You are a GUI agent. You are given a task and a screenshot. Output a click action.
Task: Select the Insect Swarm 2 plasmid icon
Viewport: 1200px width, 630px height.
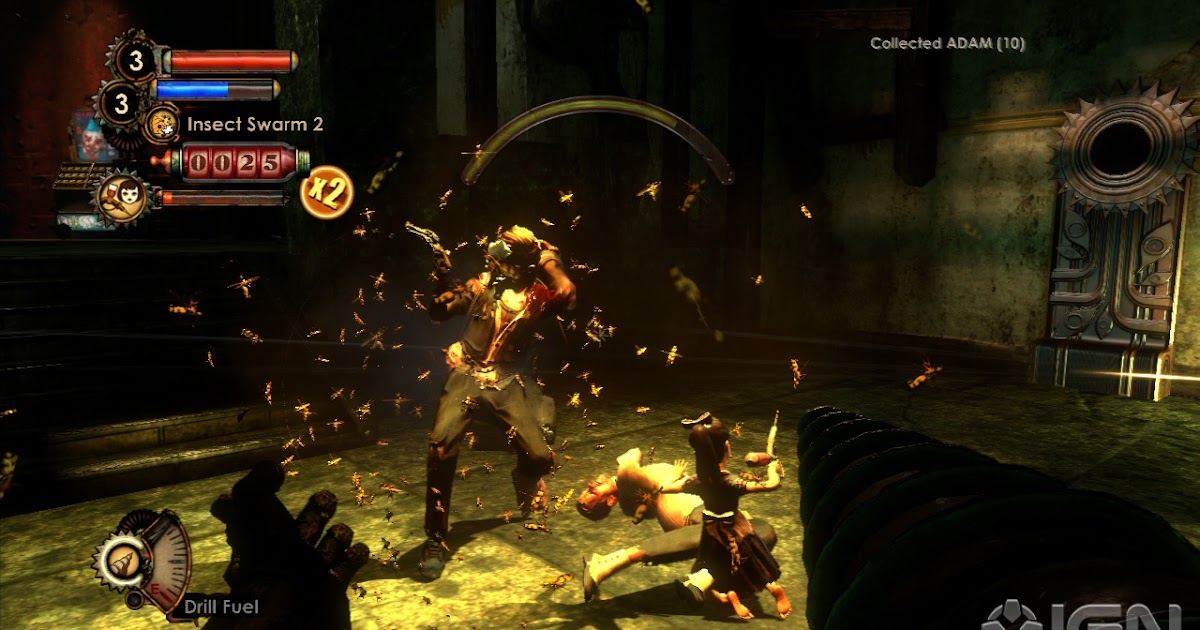coord(161,125)
